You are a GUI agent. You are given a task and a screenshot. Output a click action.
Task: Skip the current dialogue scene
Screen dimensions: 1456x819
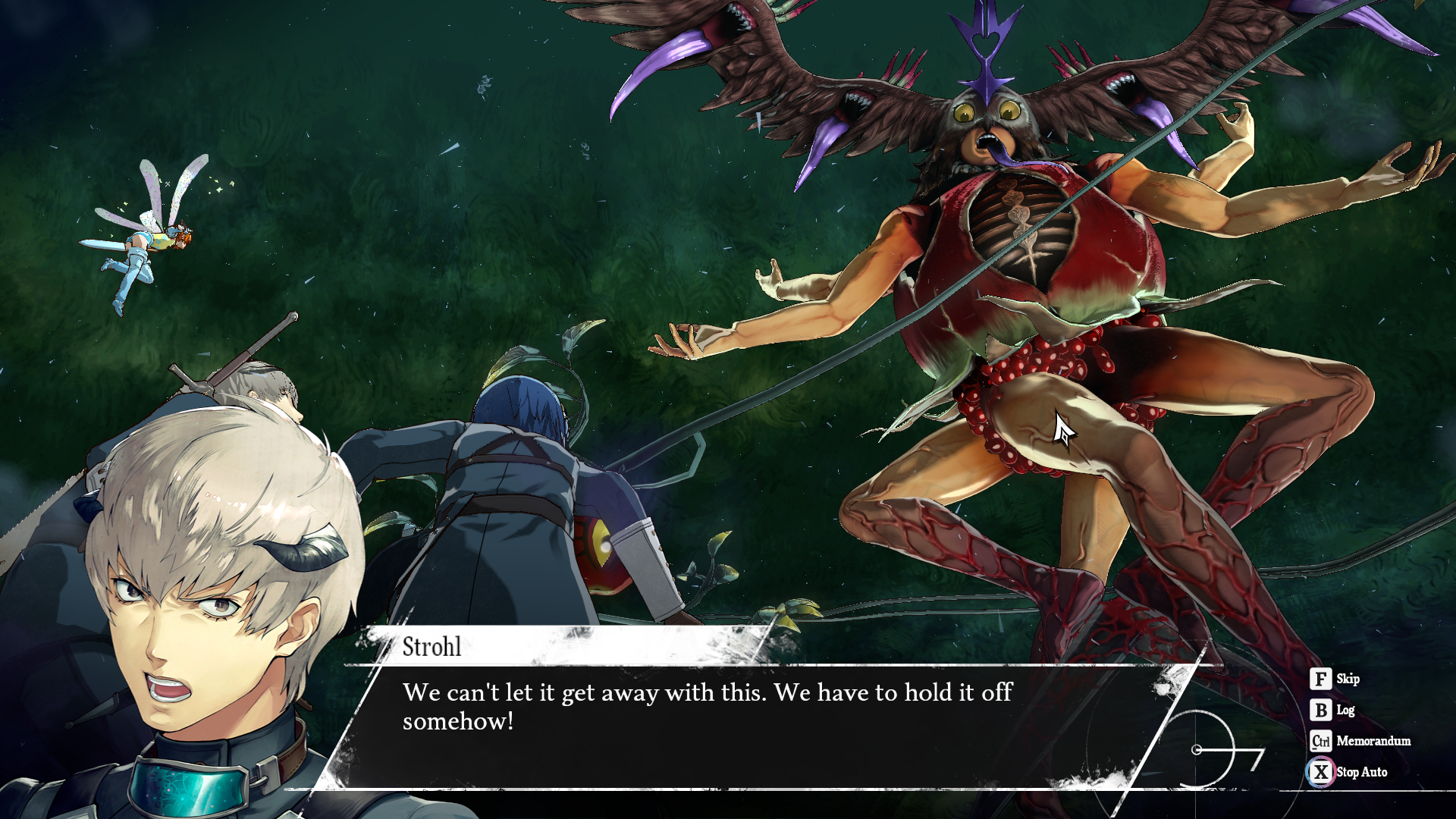[x=1335, y=679]
